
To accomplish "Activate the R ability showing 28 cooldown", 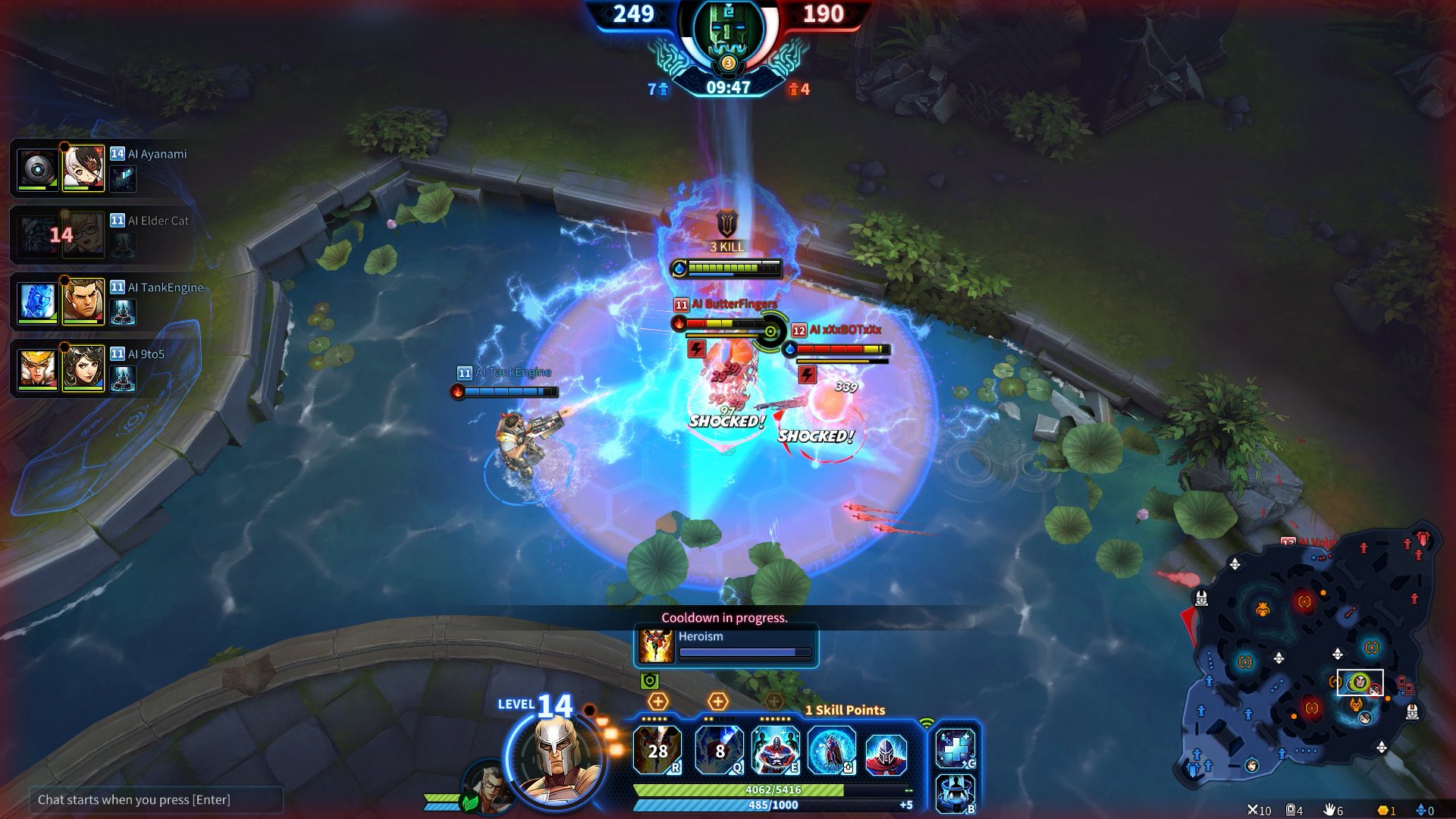I will coord(657,750).
